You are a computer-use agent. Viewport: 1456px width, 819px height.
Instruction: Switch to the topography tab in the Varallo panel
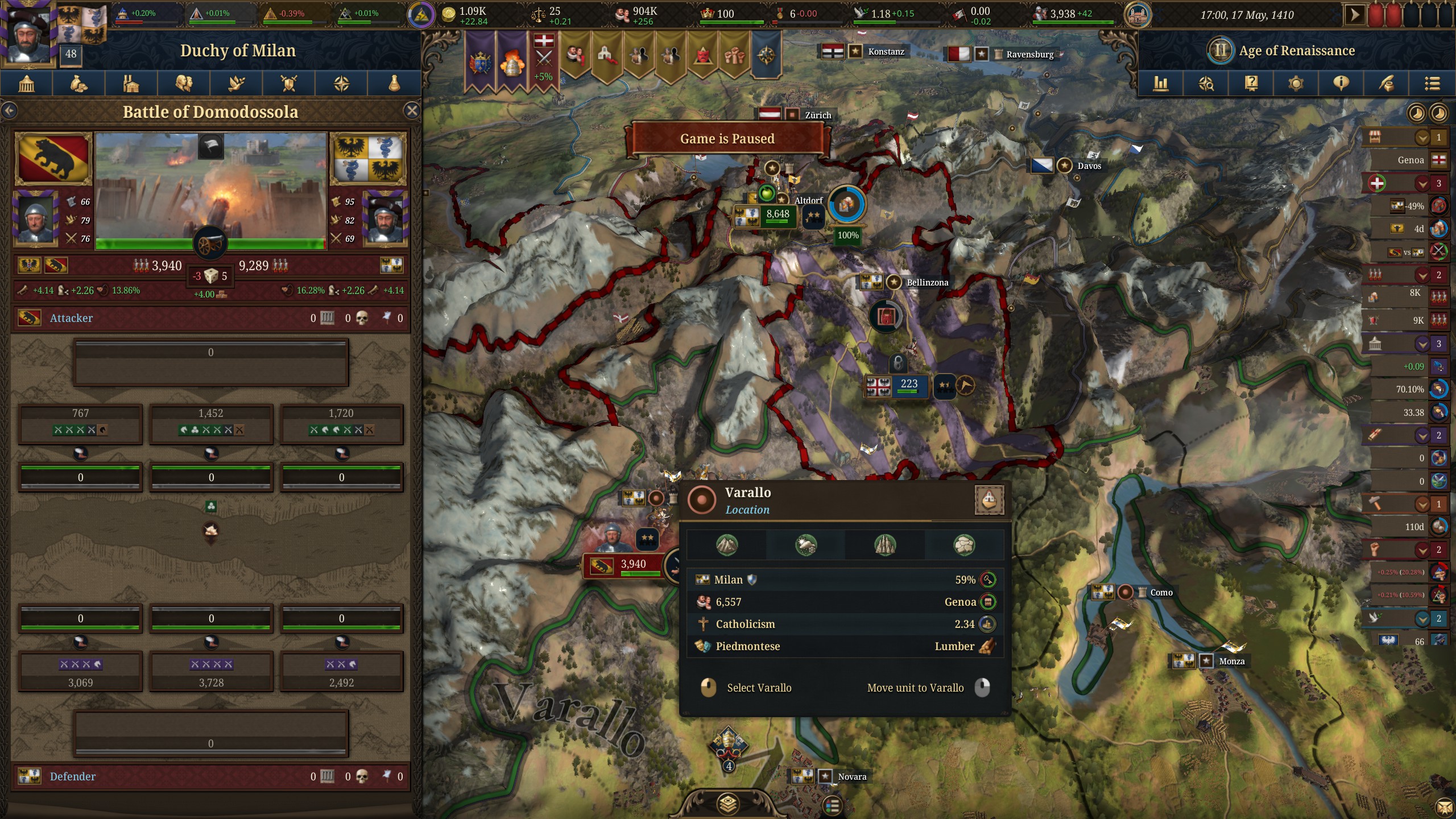coord(729,545)
